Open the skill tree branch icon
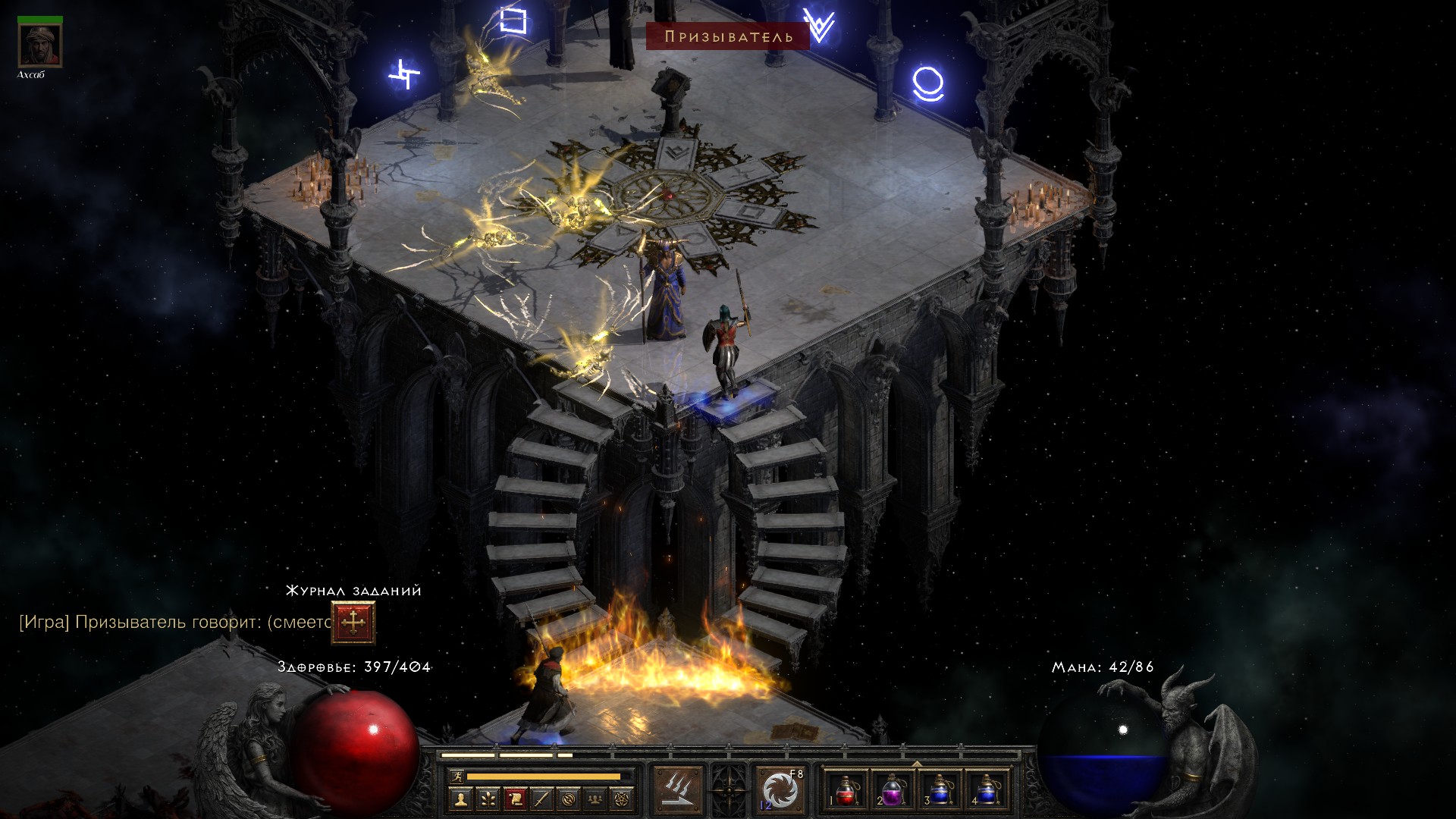 coord(488,799)
